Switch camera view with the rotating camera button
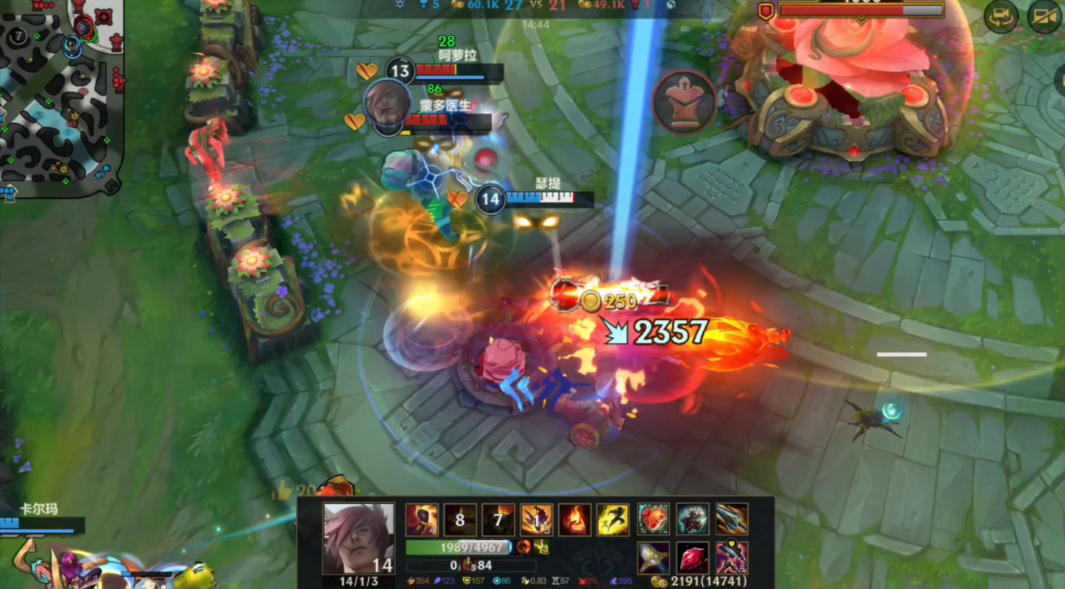 [x=1001, y=16]
